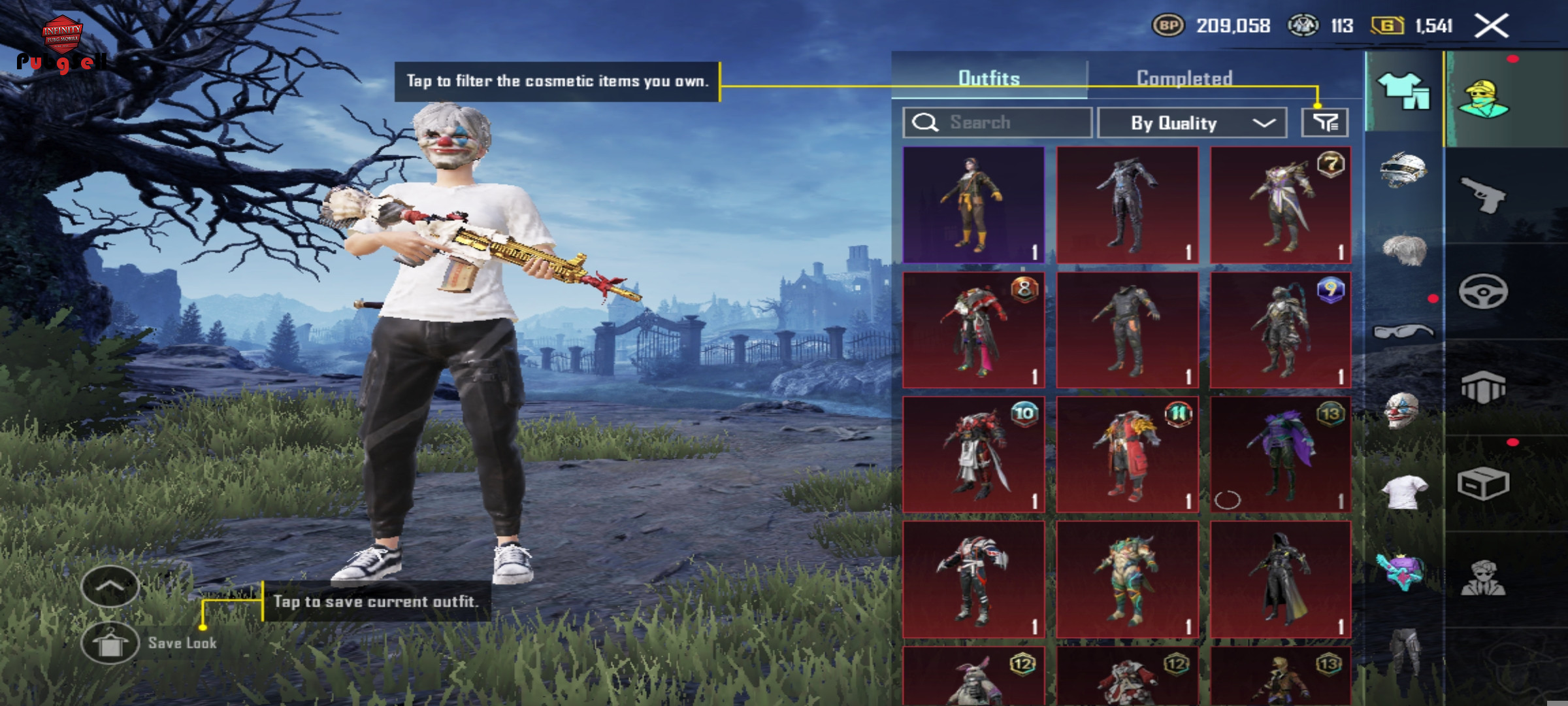
Task: Tap the Save Look hanger button
Action: (110, 643)
